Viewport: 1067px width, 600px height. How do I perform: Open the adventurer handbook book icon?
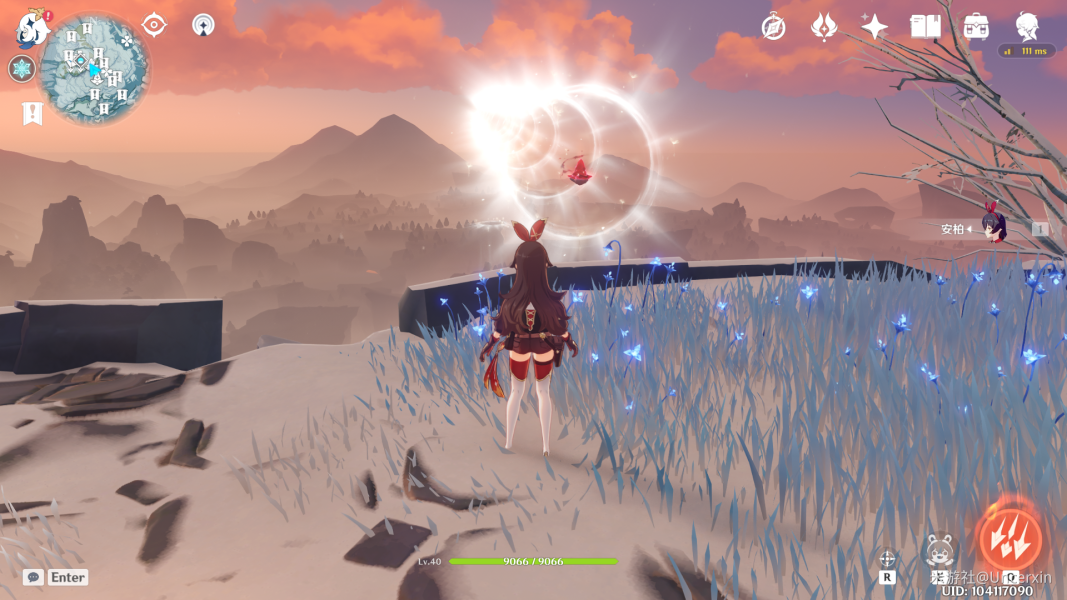point(925,27)
